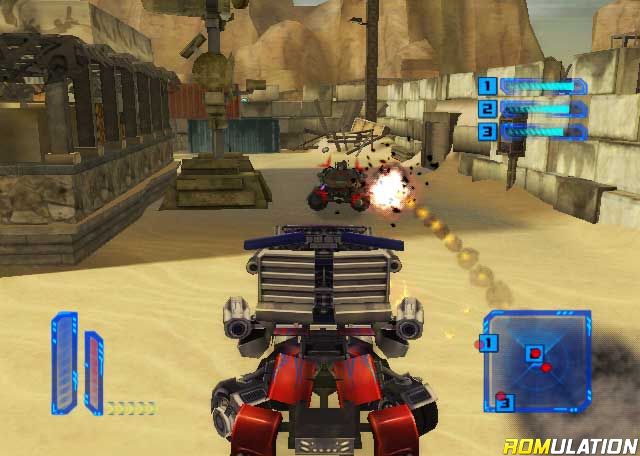The image size is (640, 456).
Task: Select the number 1 target icon
Action: pyautogui.click(x=487, y=86)
